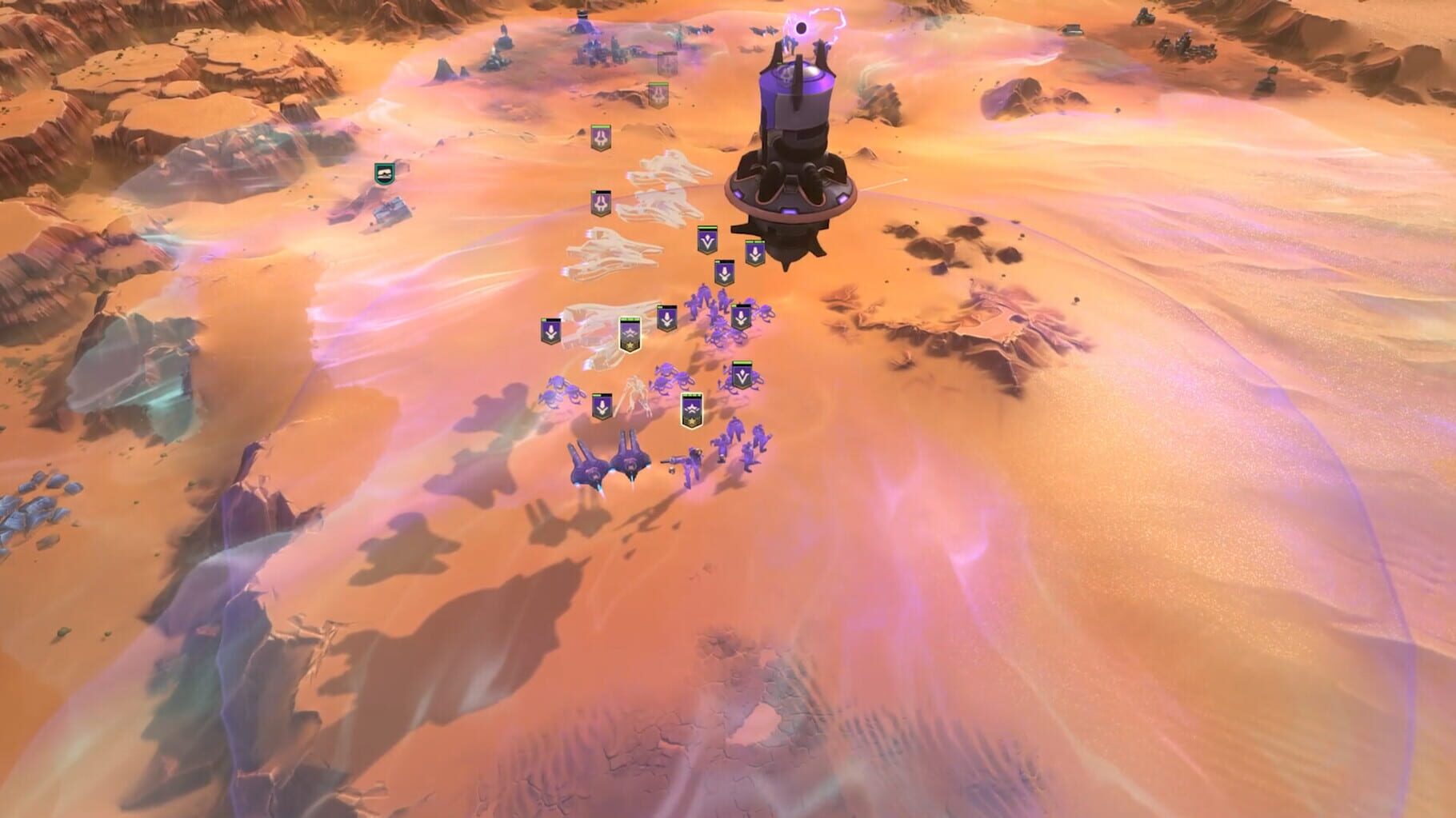Select the V-shaped banner beside the crawler swarm

click(742, 373)
